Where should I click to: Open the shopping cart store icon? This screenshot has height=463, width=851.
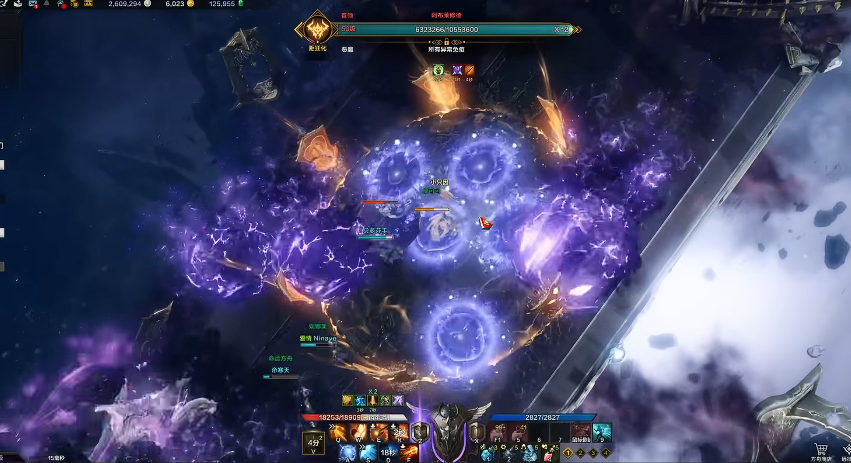[820, 448]
